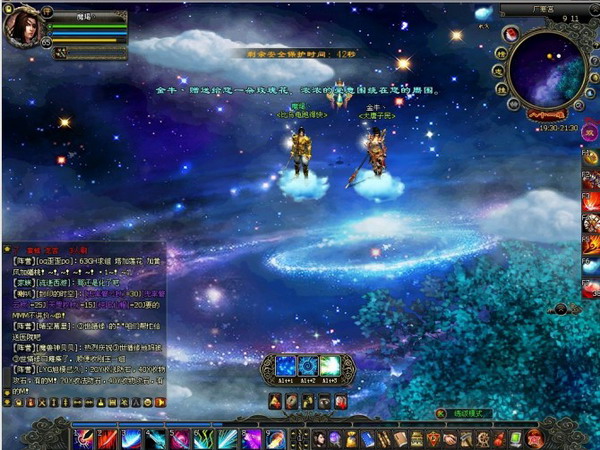Click the red round button at hotbar end

coord(534,439)
